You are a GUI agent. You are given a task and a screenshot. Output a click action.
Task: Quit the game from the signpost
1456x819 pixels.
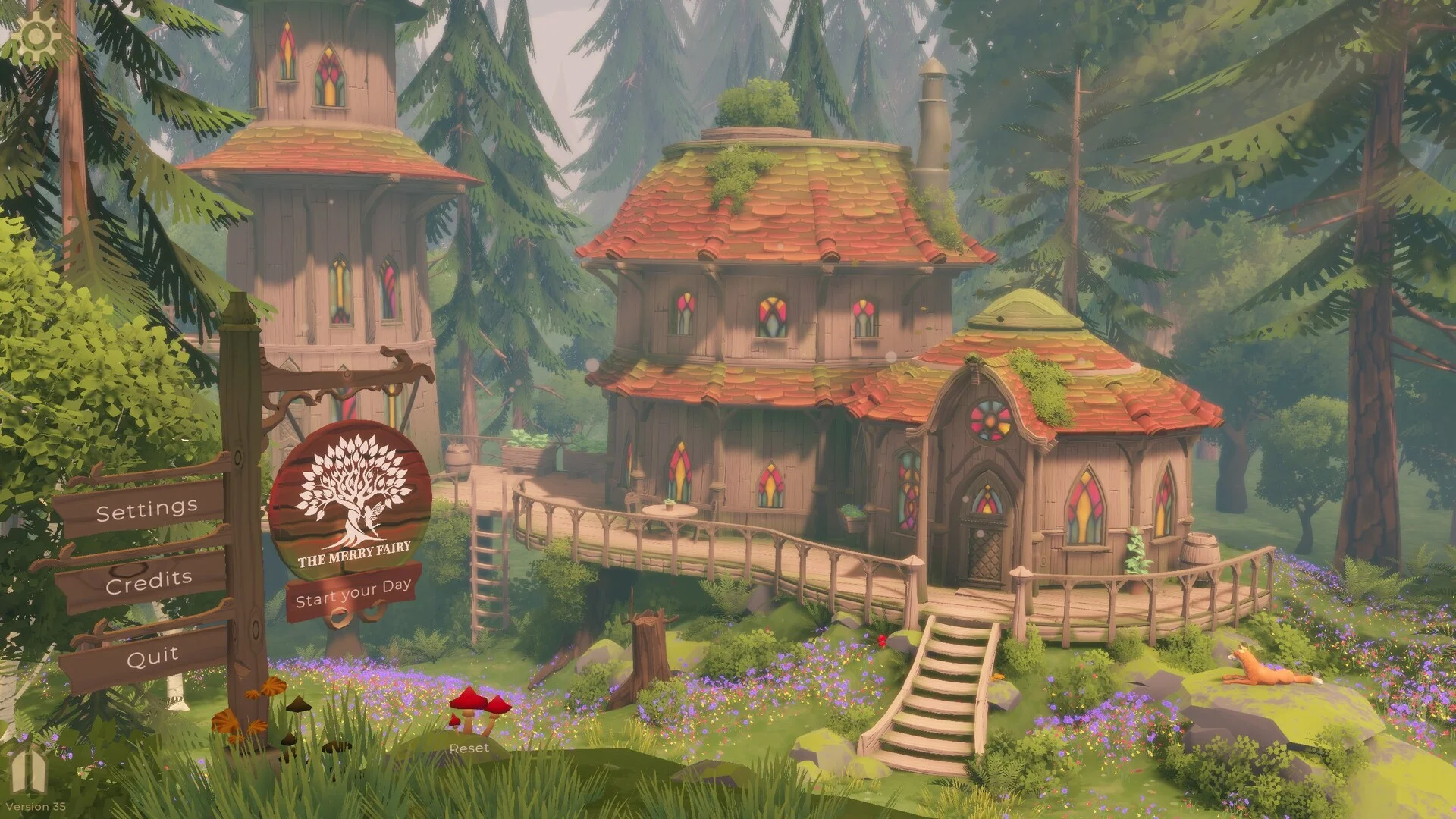pos(152,656)
